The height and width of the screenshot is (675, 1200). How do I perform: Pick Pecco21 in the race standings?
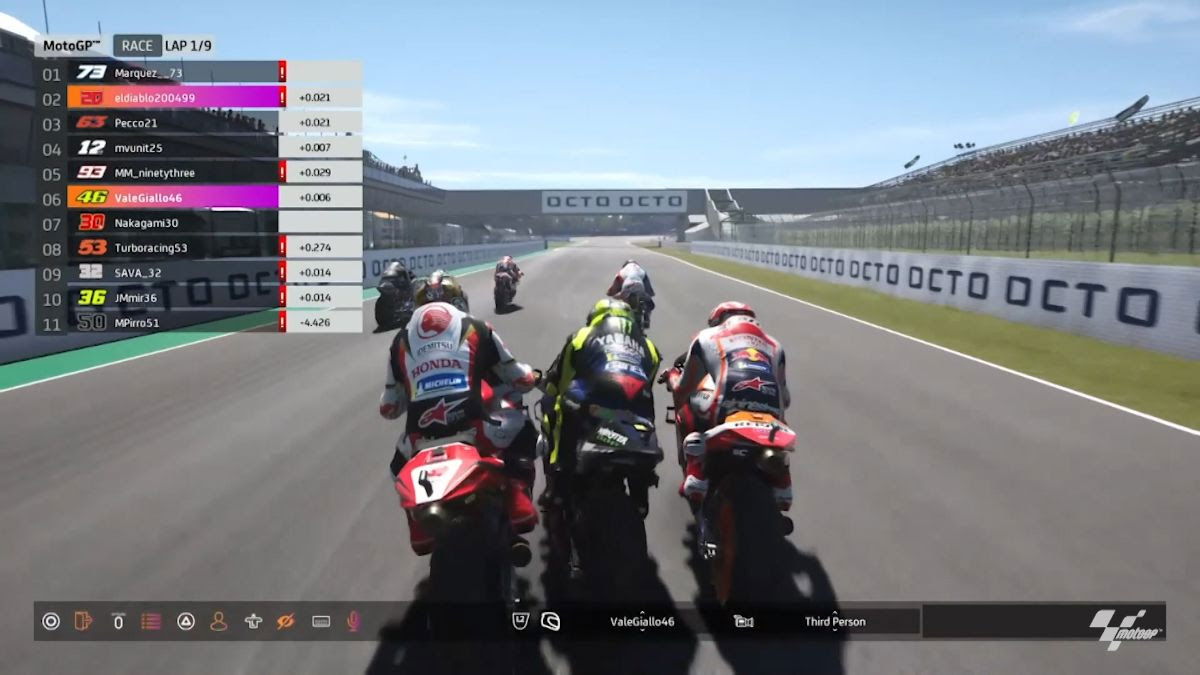[136, 122]
